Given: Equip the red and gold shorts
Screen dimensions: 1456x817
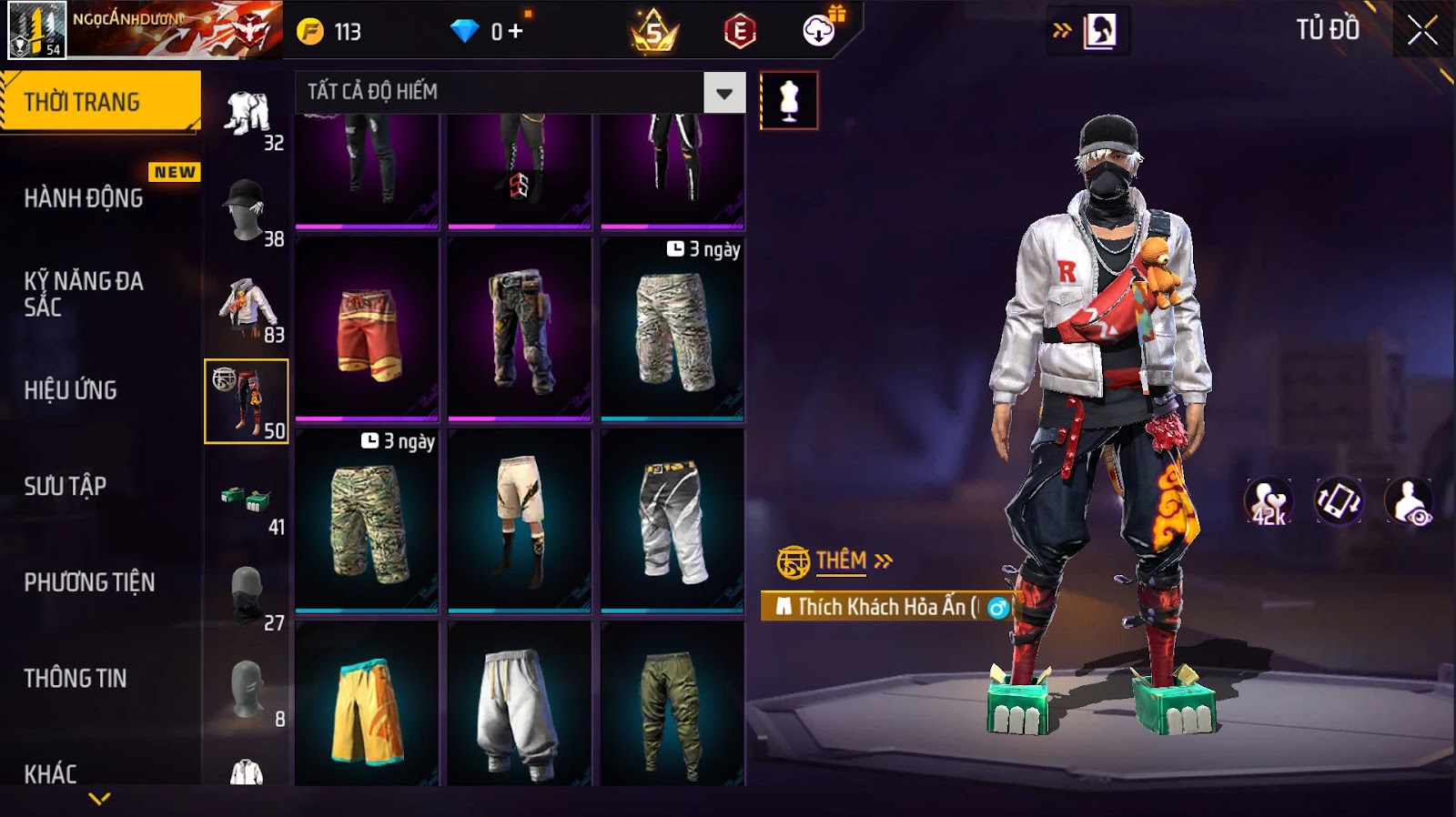Looking at the screenshot, I should pos(367,329).
